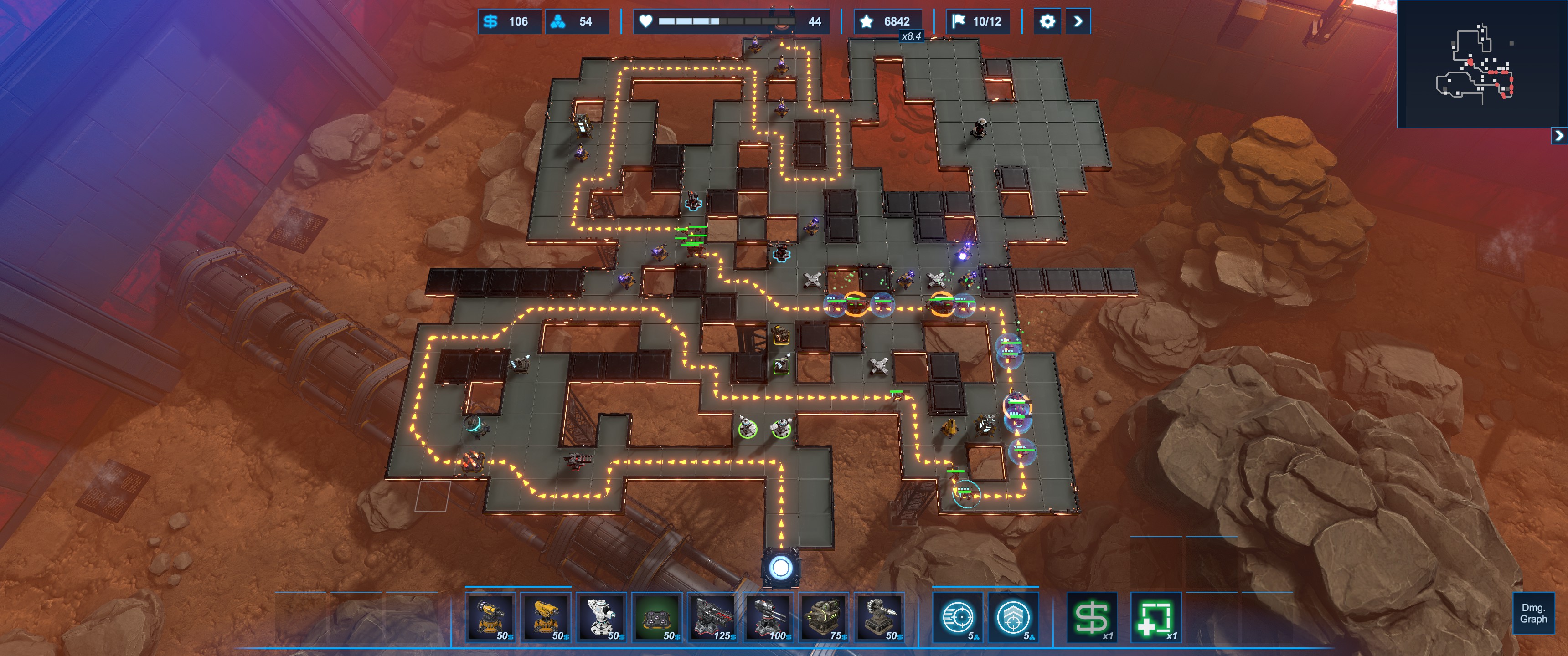
Task: Choose the red-striped railgun turret costing 125
Action: coord(712,617)
